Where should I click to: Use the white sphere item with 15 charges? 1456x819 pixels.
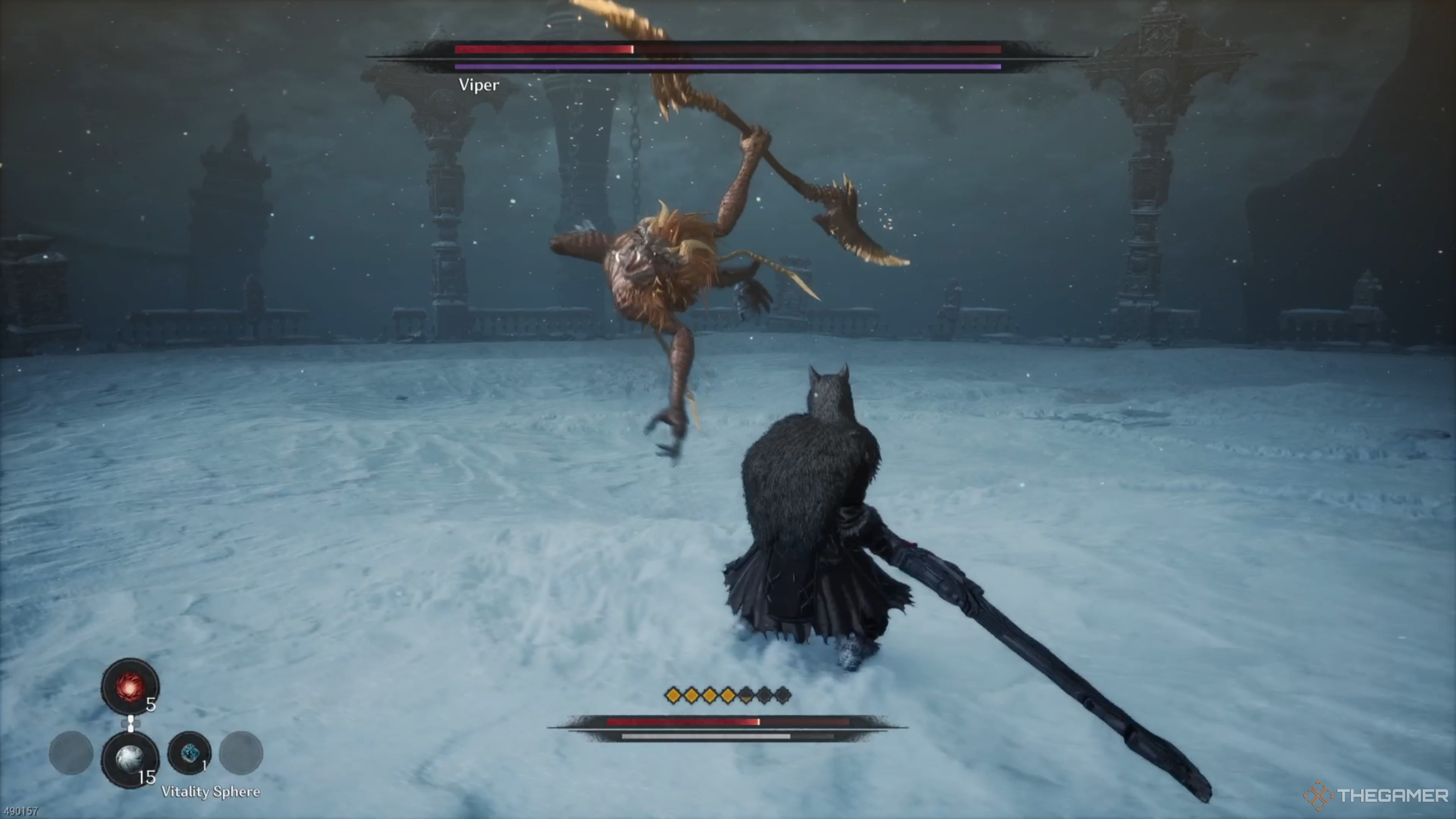pyautogui.click(x=130, y=758)
